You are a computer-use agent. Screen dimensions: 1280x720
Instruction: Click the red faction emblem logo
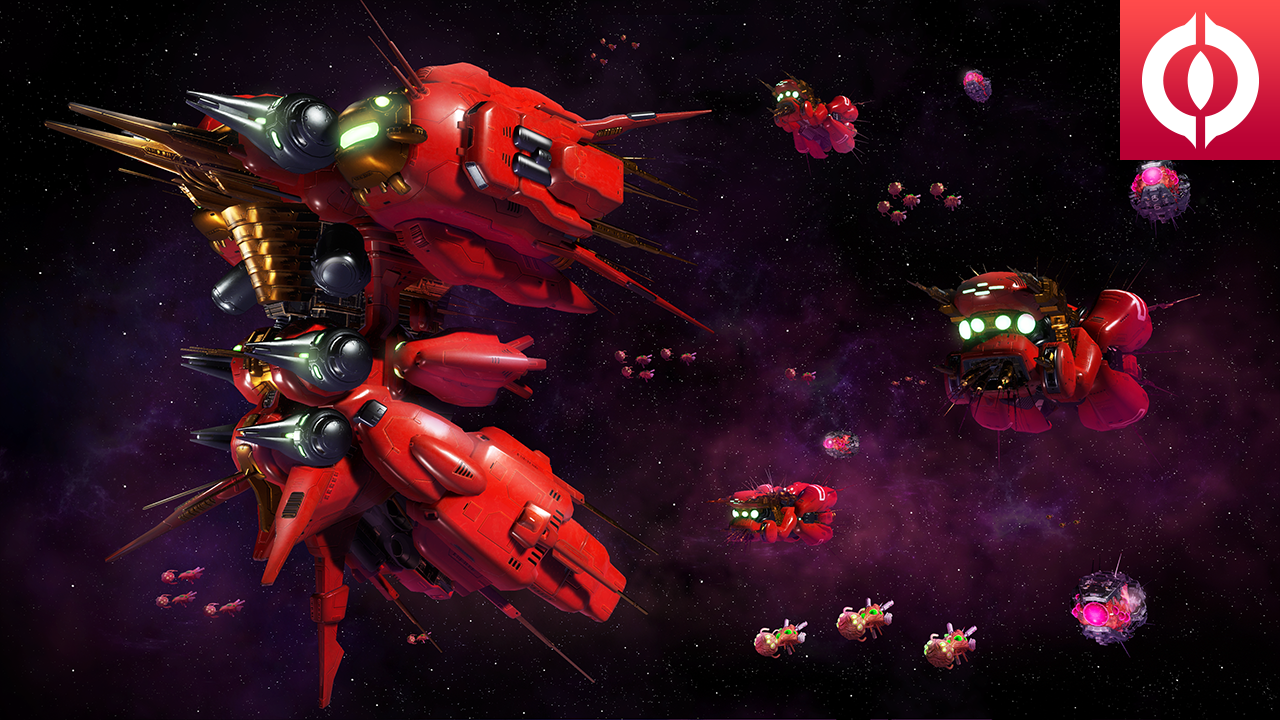(1199, 79)
